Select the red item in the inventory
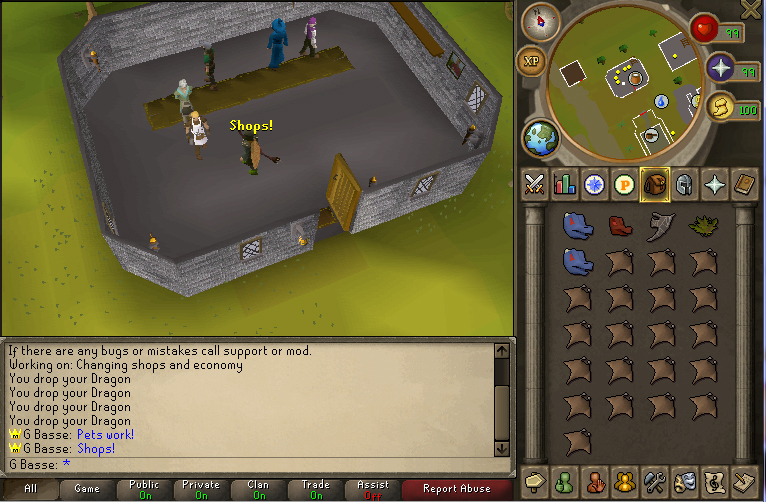This screenshot has height=502, width=766. (620, 226)
